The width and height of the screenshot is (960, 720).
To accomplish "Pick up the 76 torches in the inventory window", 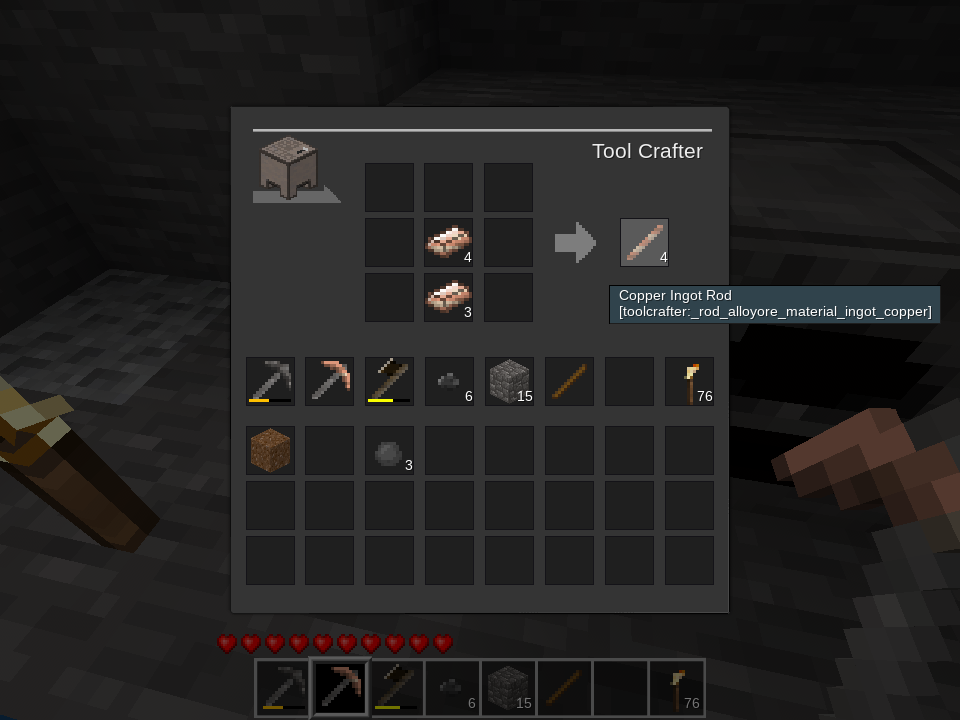I will point(689,381).
